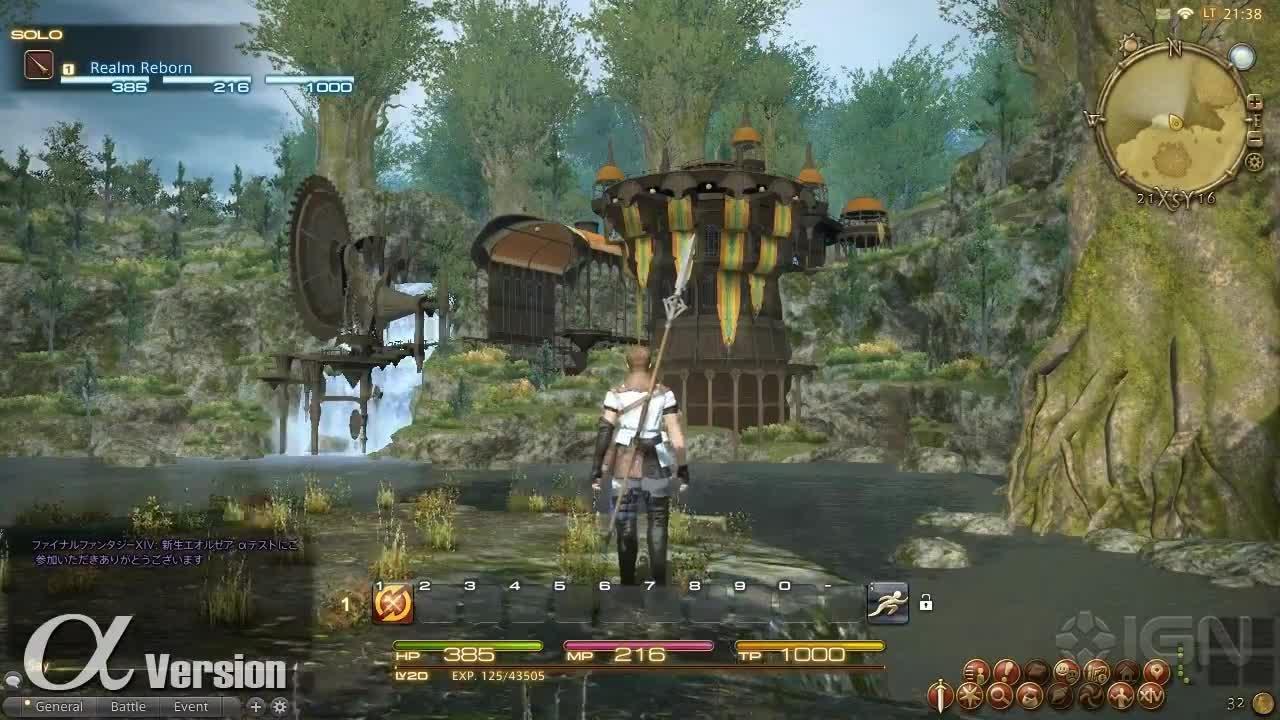
Task: Click the exclamation-mark journal icon
Action: (1006, 670)
